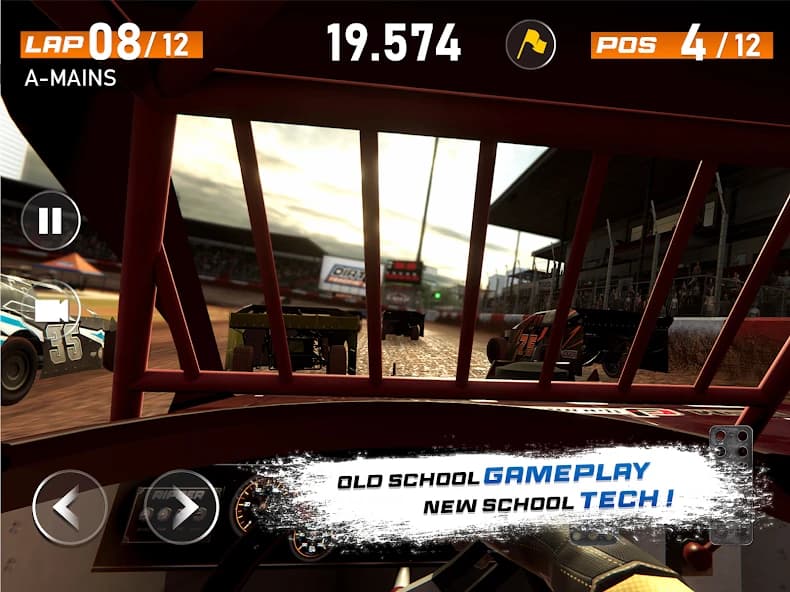
Task: Switch the camera view
Action: (x=51, y=309)
